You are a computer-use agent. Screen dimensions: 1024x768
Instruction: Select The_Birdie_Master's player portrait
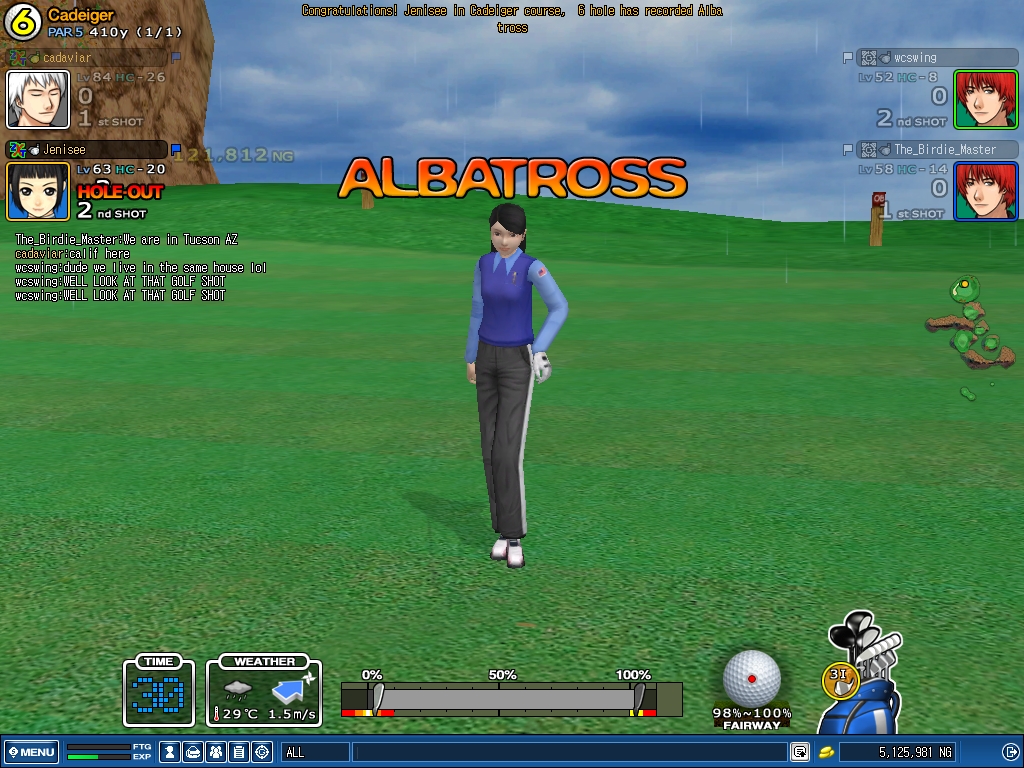point(985,190)
